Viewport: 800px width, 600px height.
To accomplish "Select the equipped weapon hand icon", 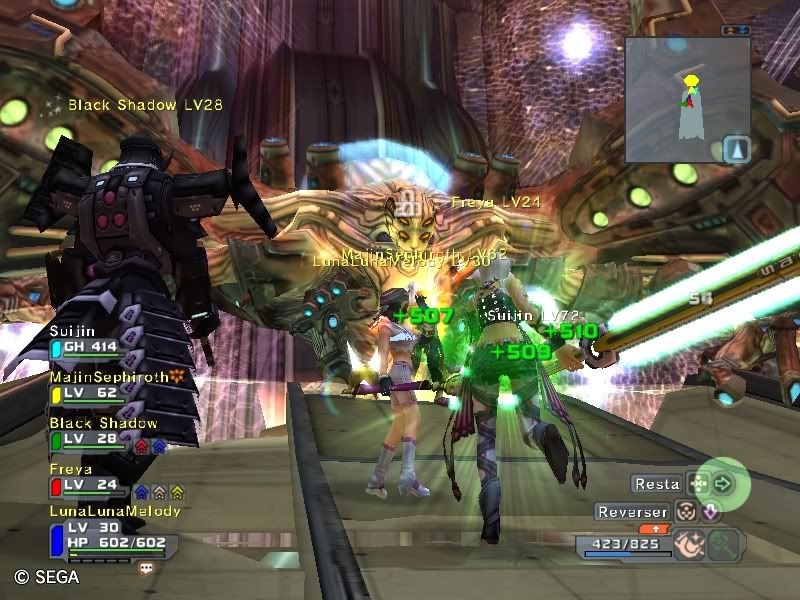I will click(689, 544).
